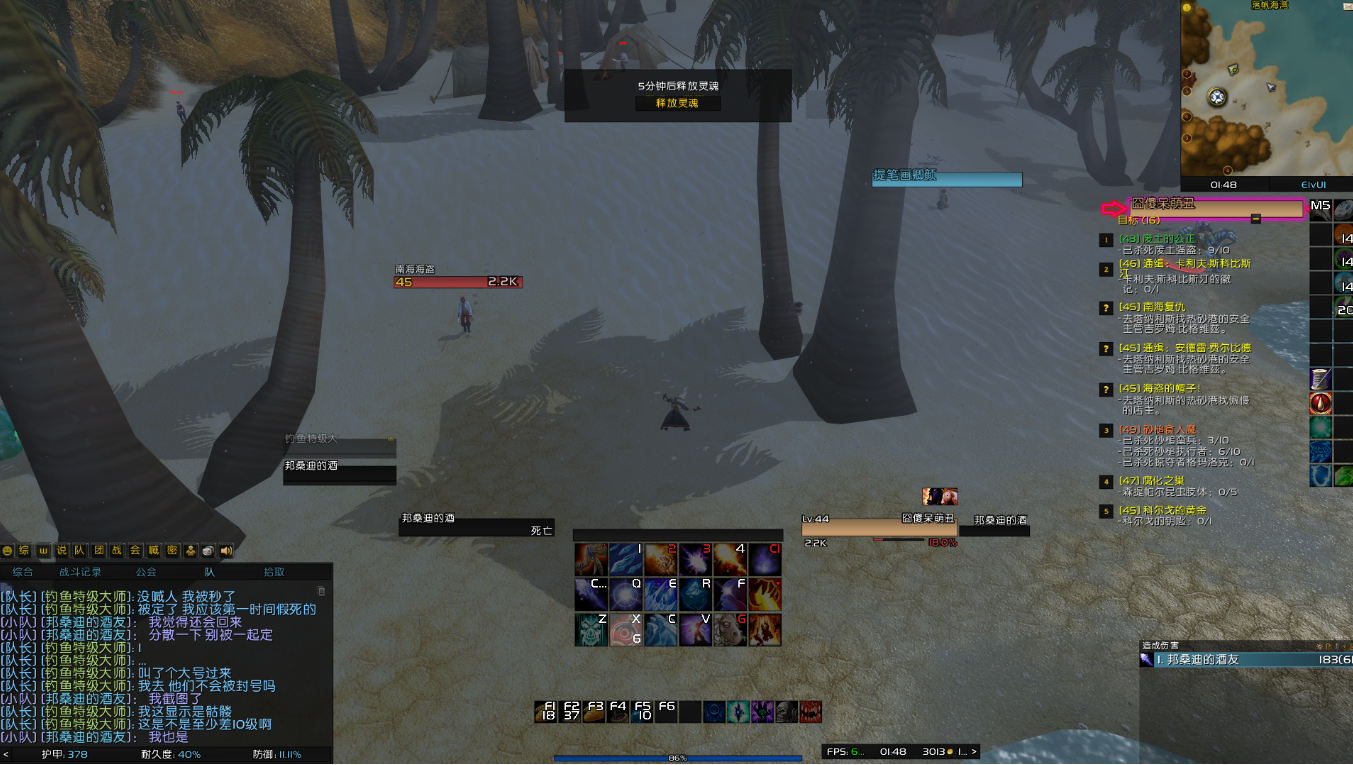
Task: Activate the fireball ability bound to 2
Action: coord(660,559)
